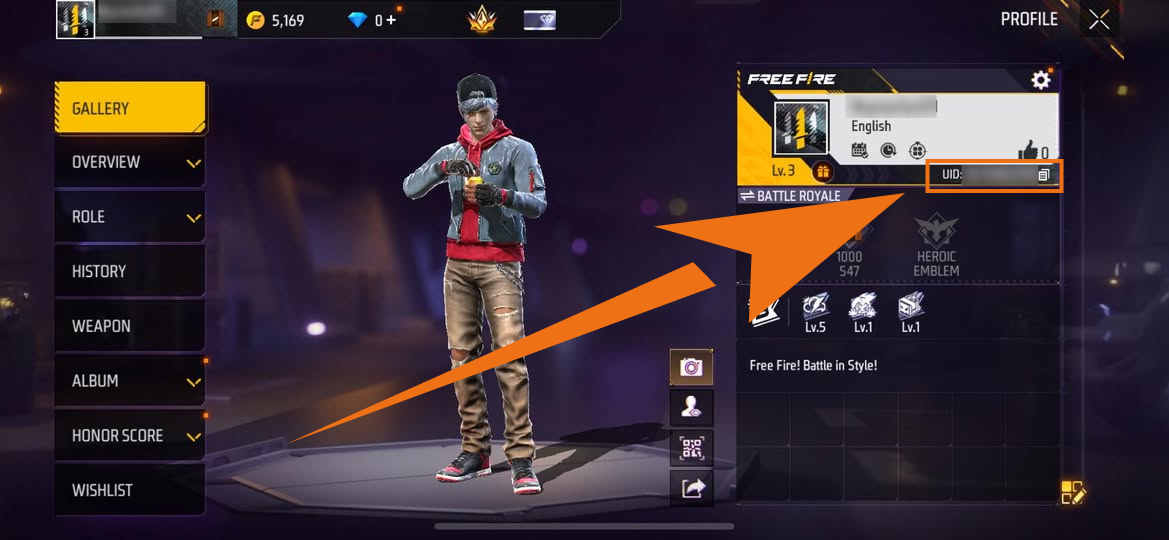This screenshot has width=1169, height=540.
Task: Show the Honor Score section
Action: coord(130,436)
